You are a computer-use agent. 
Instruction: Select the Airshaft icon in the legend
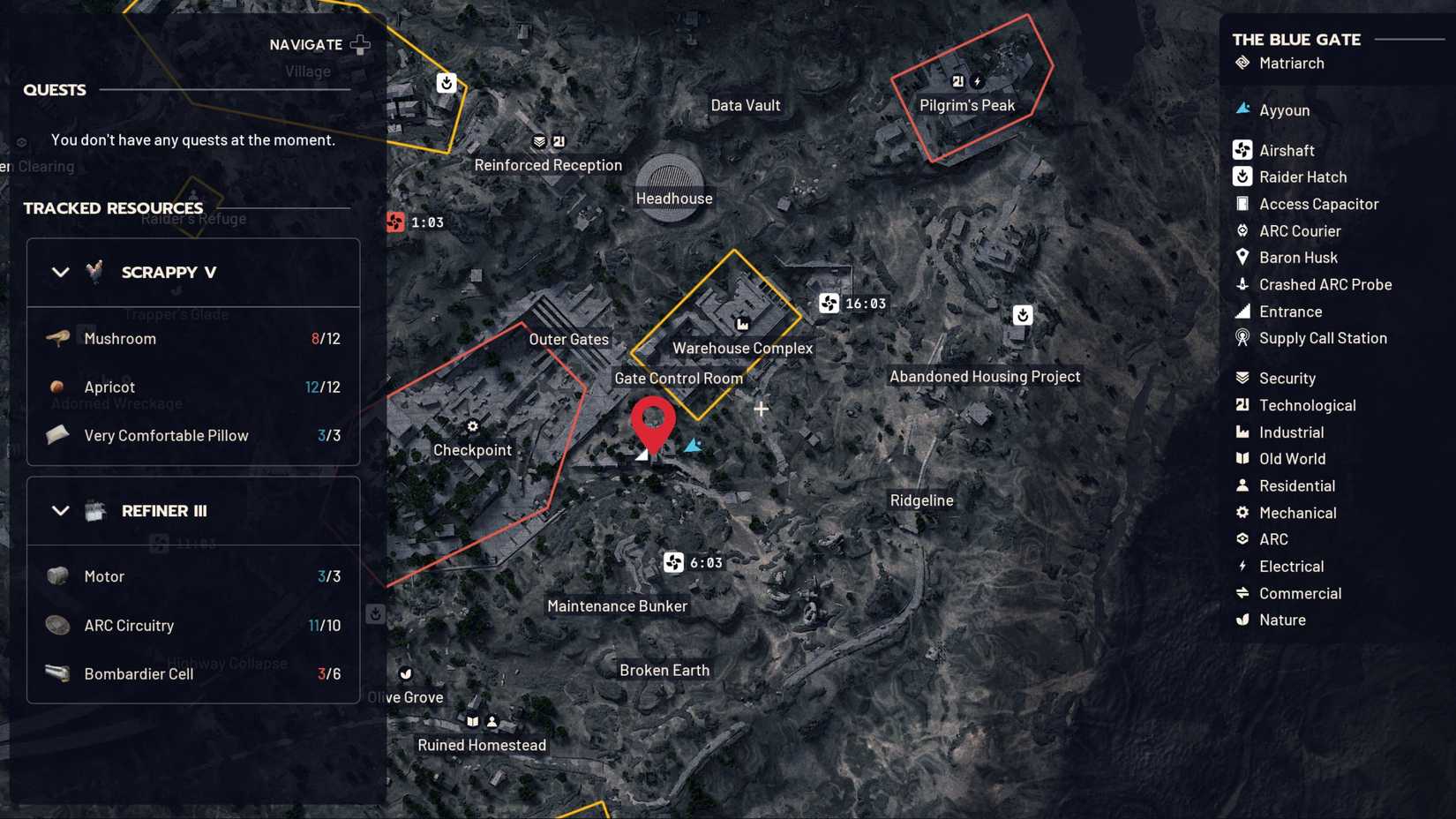tap(1241, 150)
